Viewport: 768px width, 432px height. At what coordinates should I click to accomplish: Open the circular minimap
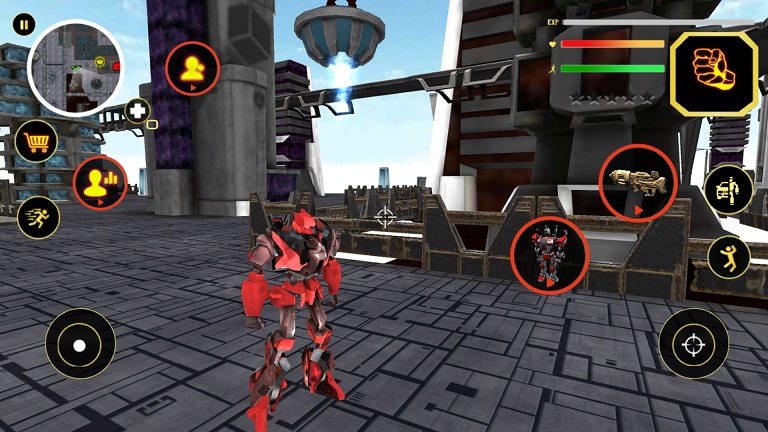point(75,68)
